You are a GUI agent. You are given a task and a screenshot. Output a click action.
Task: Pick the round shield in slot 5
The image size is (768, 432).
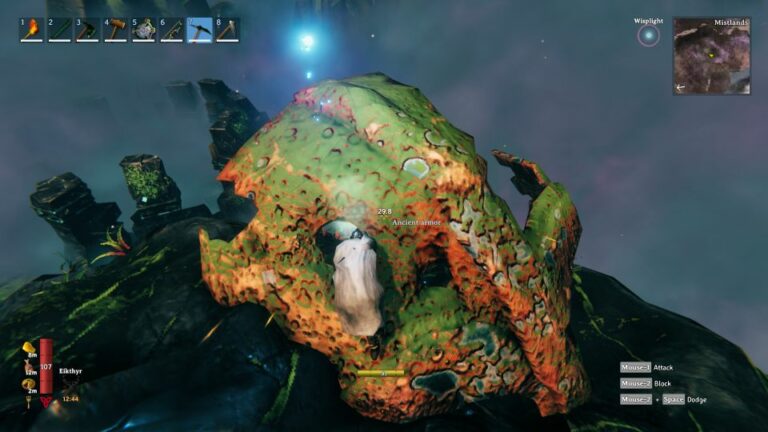pos(144,30)
